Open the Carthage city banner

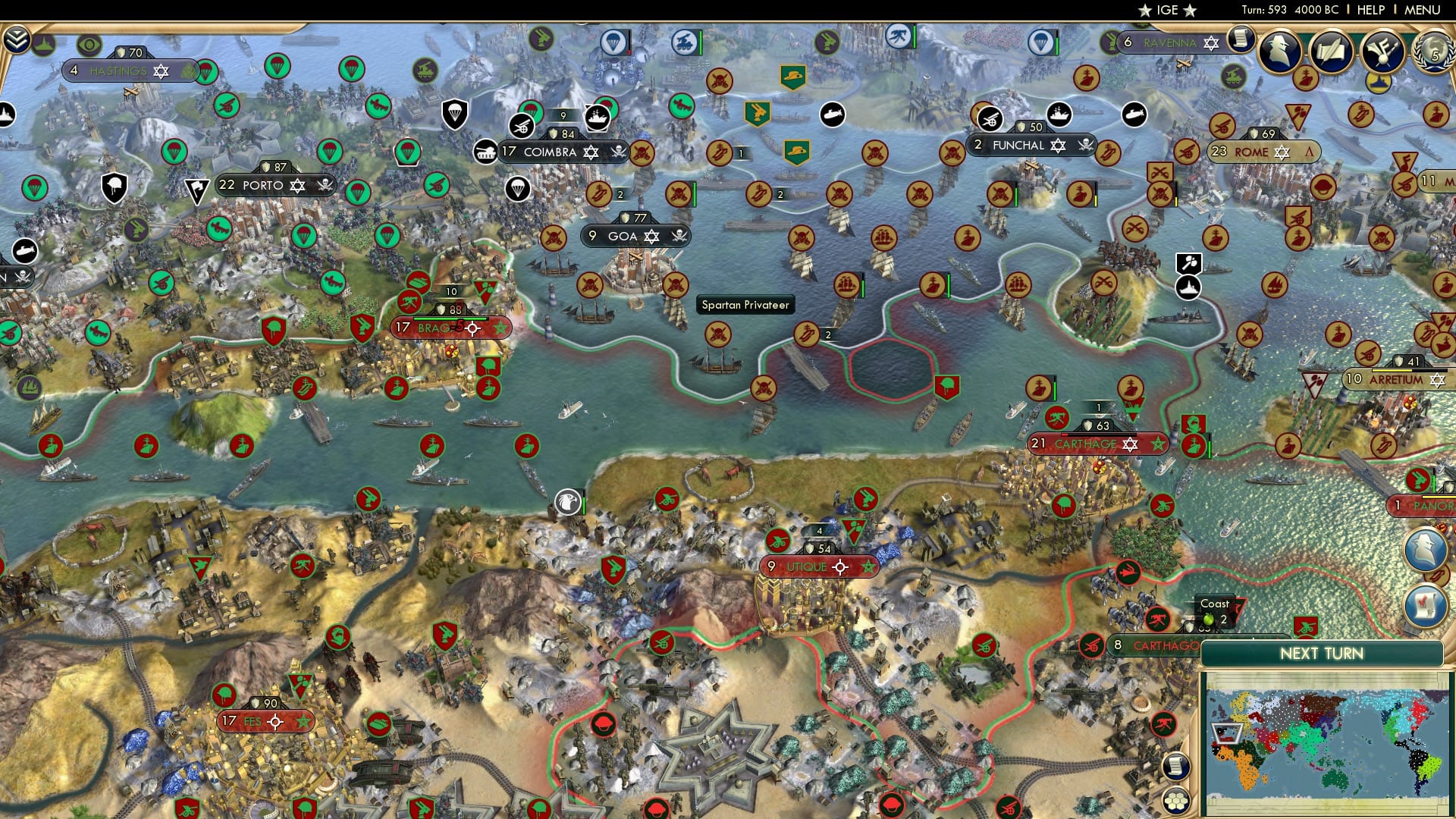pos(1098,445)
